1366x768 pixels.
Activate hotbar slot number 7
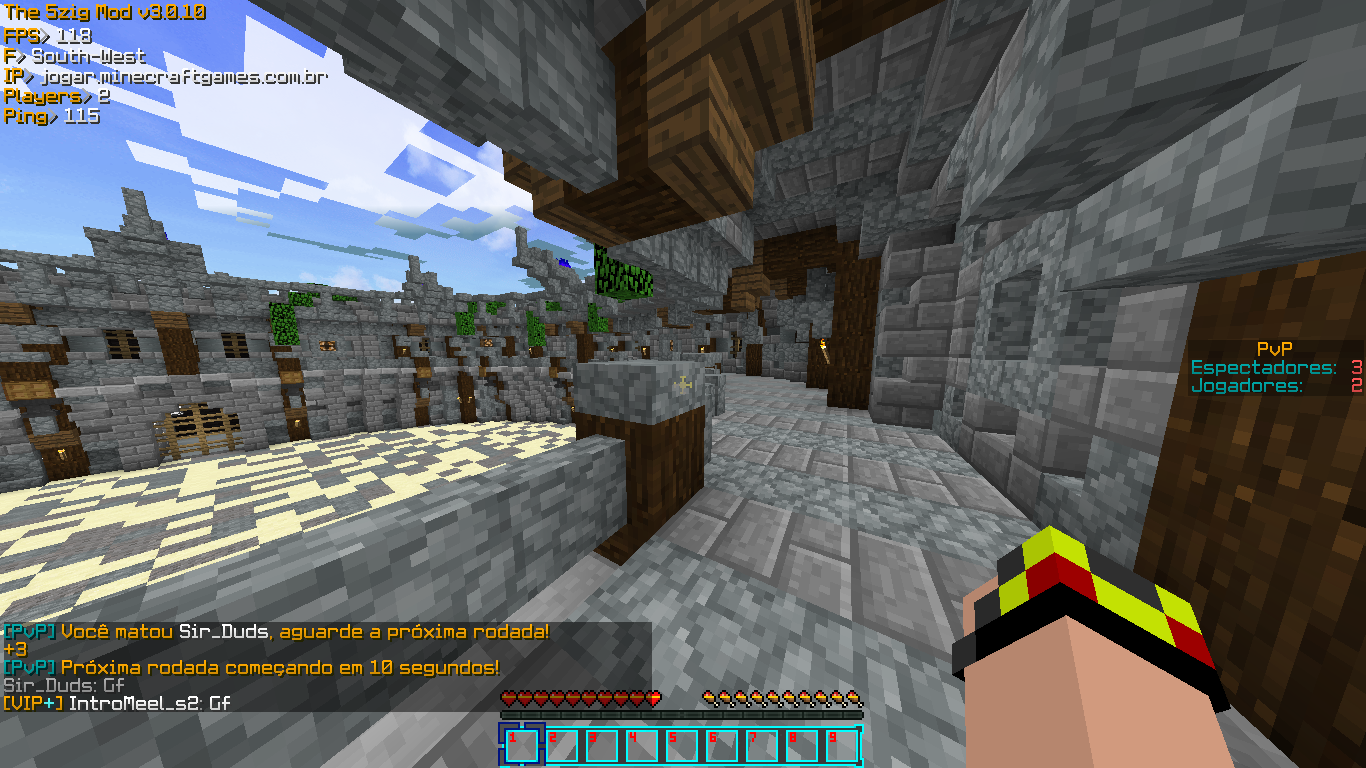pyautogui.click(x=762, y=746)
